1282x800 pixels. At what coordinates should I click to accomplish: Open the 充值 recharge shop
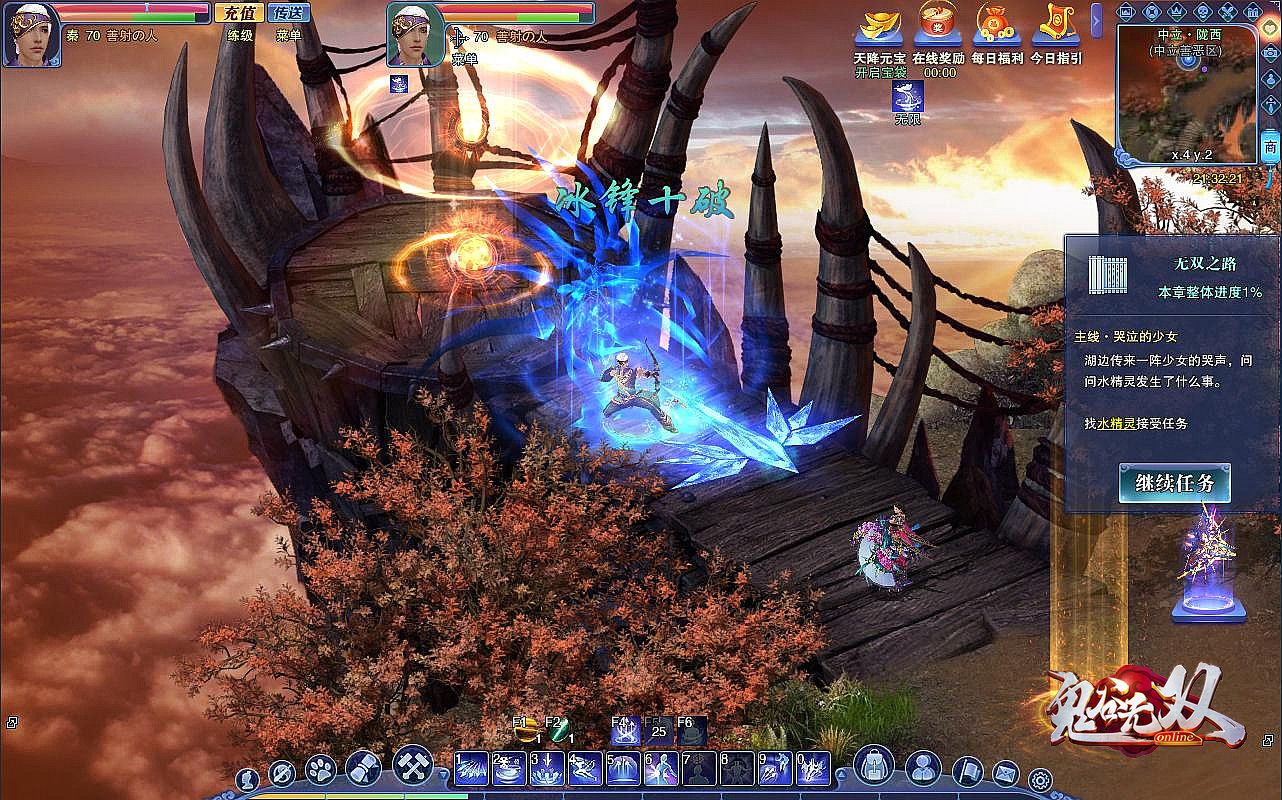coord(239,13)
